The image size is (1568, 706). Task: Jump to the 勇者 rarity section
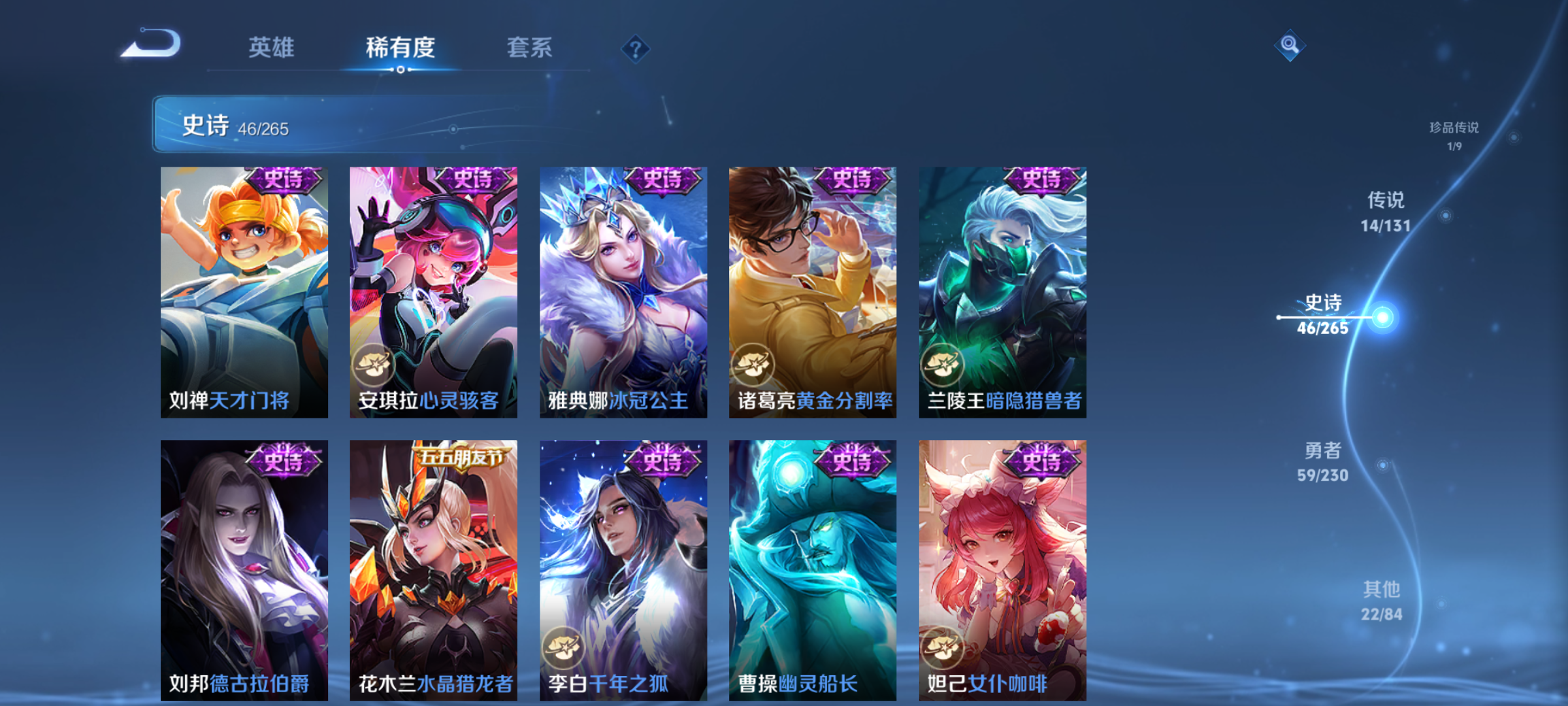tap(1323, 462)
